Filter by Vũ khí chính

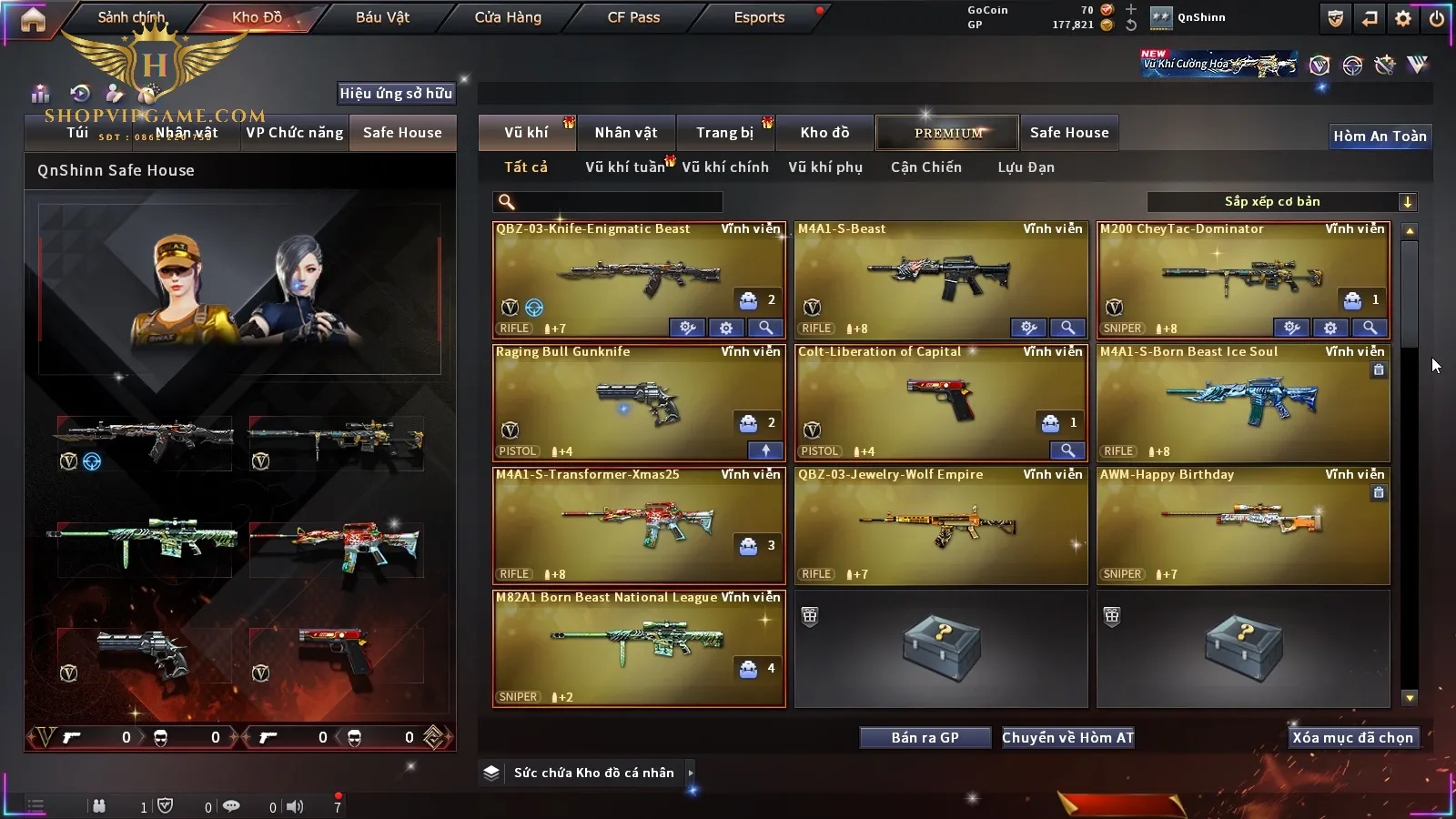point(725,167)
